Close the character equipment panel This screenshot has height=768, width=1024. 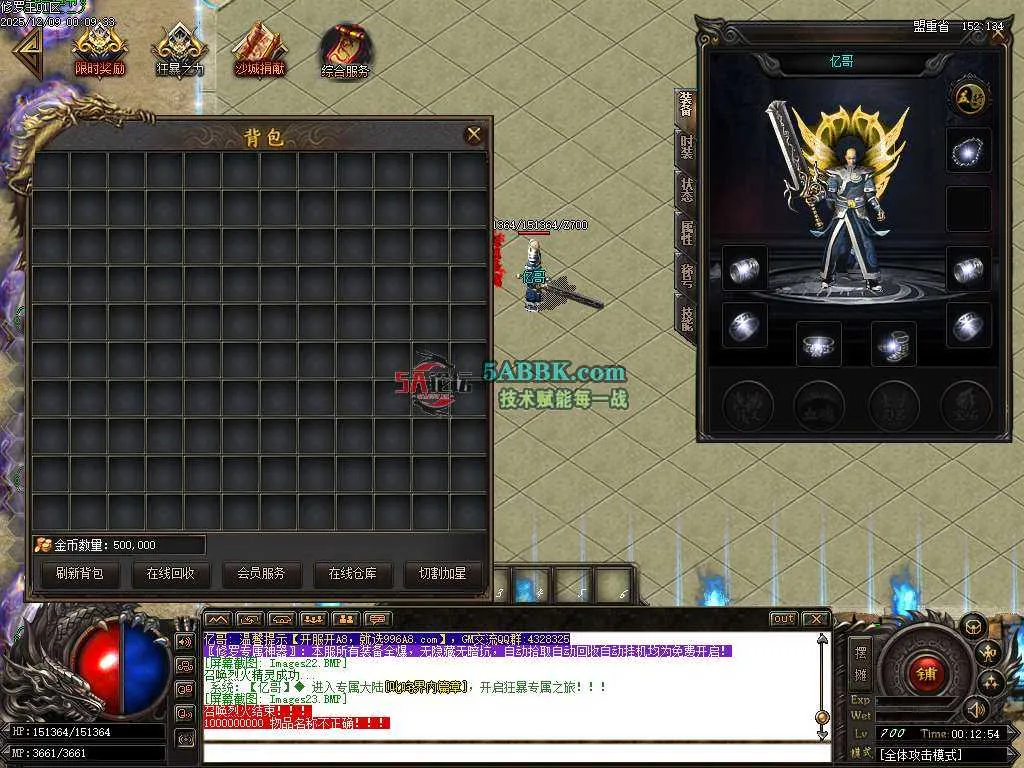pos(998,35)
